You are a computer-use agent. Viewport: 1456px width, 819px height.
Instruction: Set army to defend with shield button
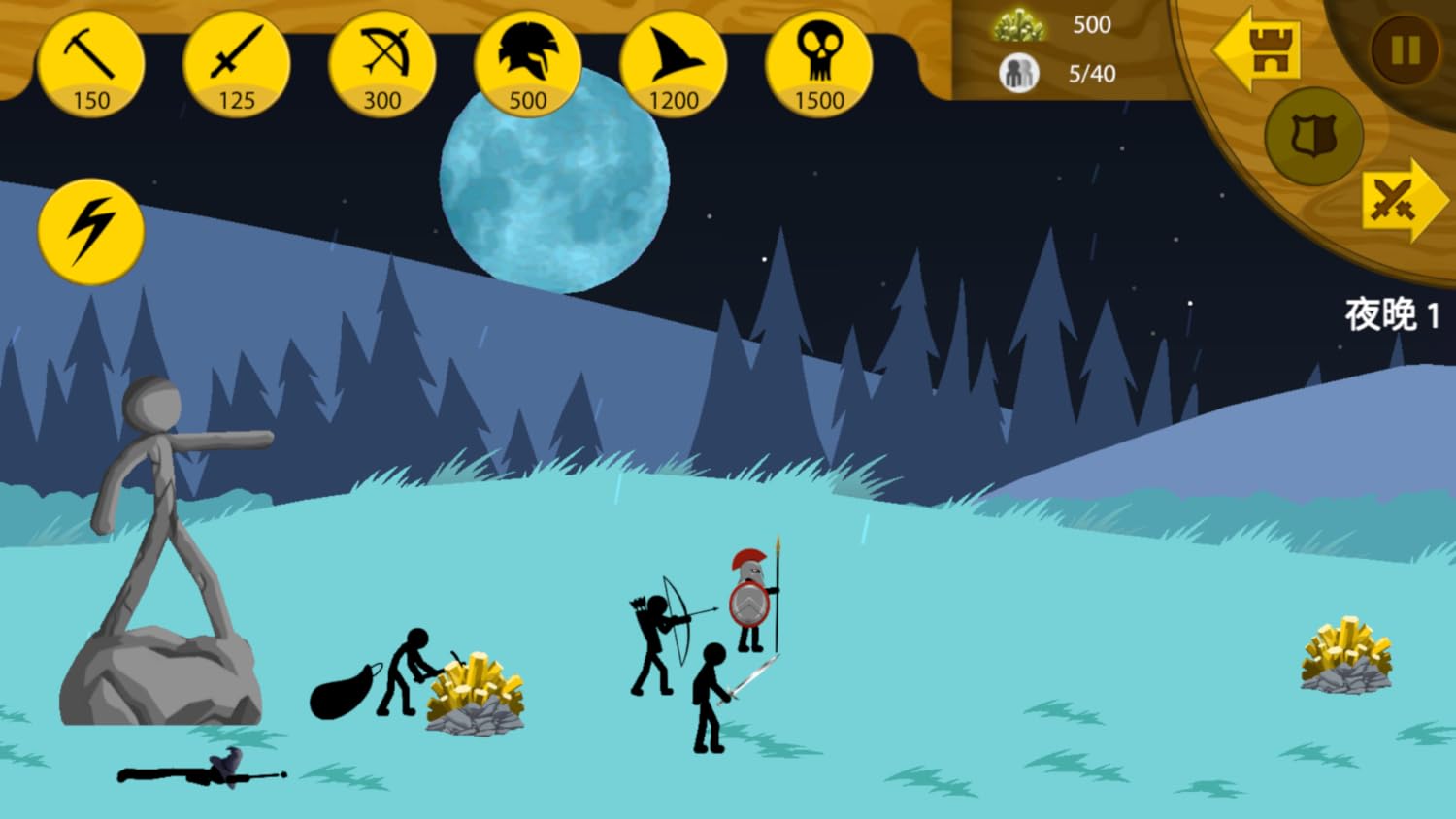(x=1313, y=136)
